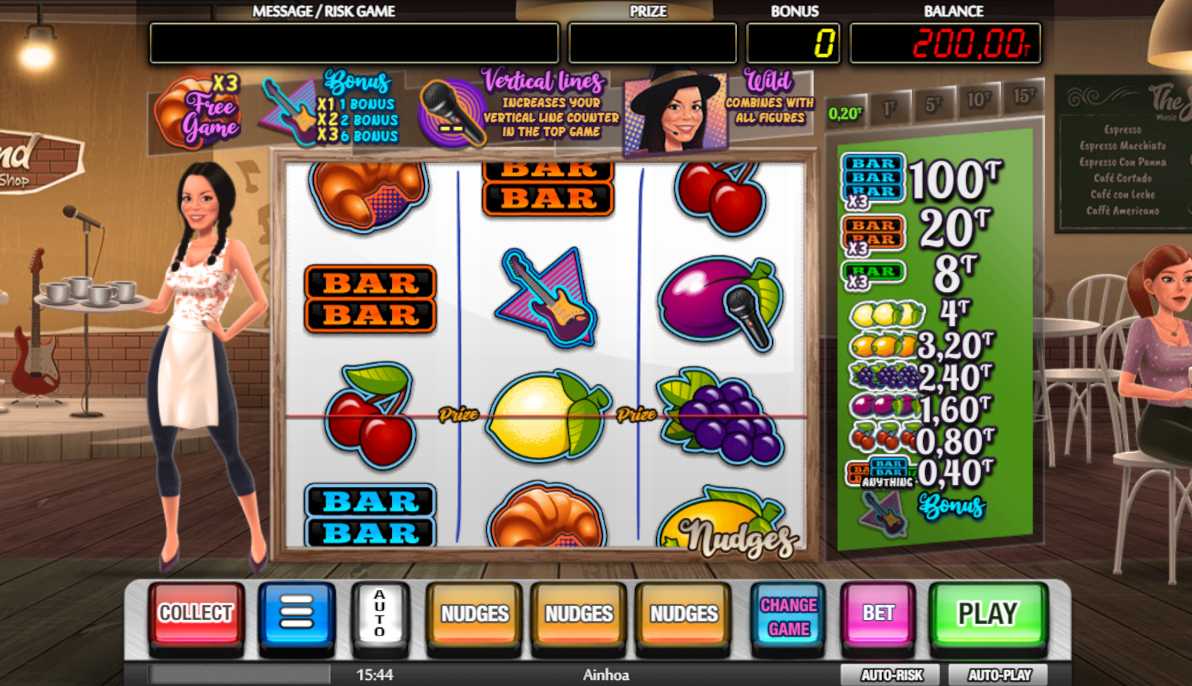1192x686 pixels.
Task: Toggle the white AUTO button
Action: (x=380, y=613)
